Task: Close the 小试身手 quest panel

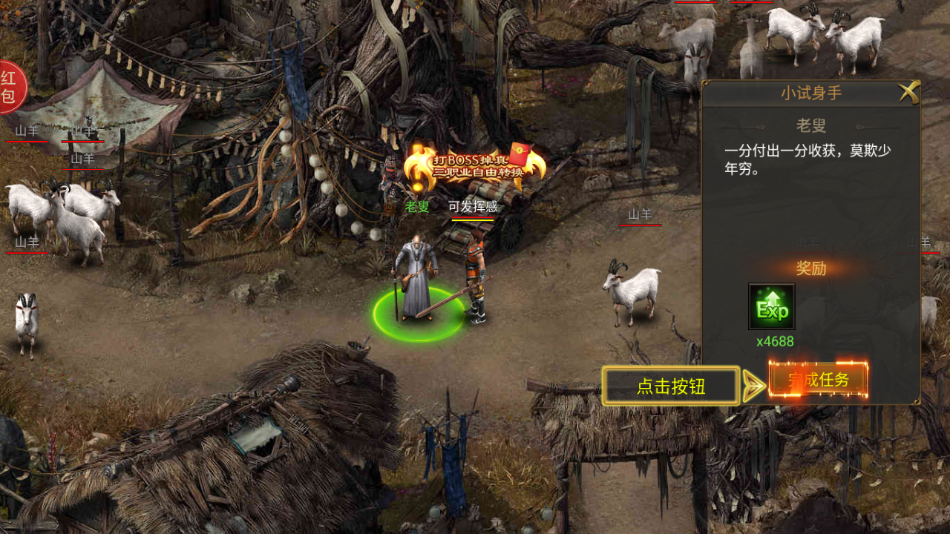Action: [908, 92]
